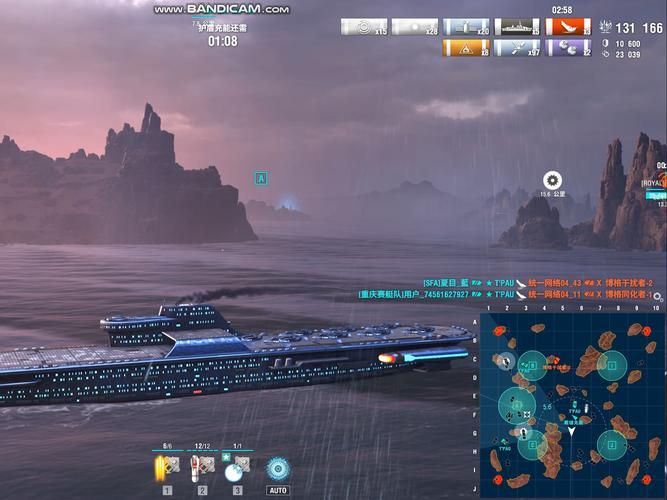Screen dimensions: 667x500
Task: Click the orange-red ribbon under the 02:58 timer
Action: (x=570, y=27)
